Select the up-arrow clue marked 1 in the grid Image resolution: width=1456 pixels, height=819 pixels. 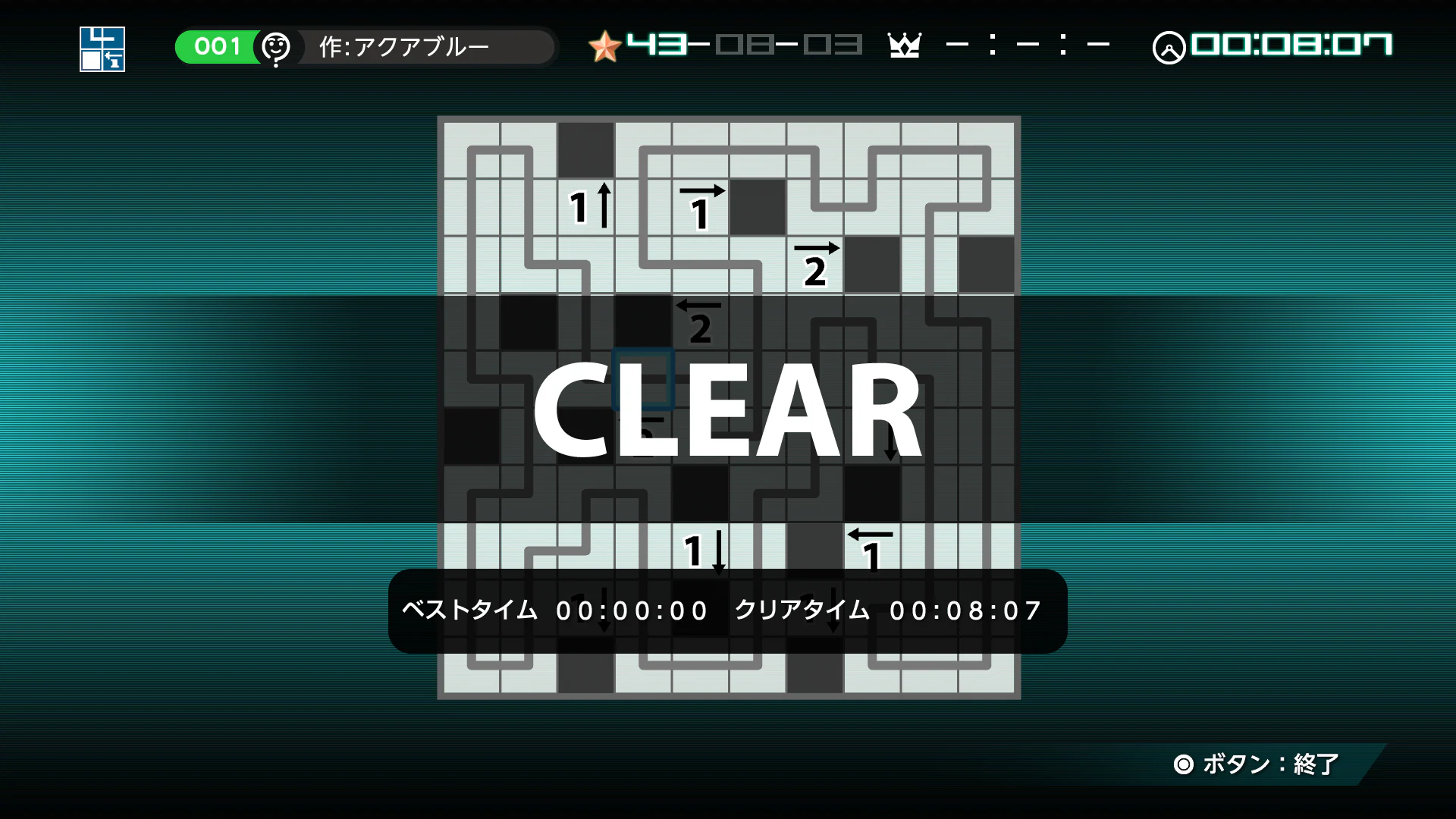(x=590, y=206)
